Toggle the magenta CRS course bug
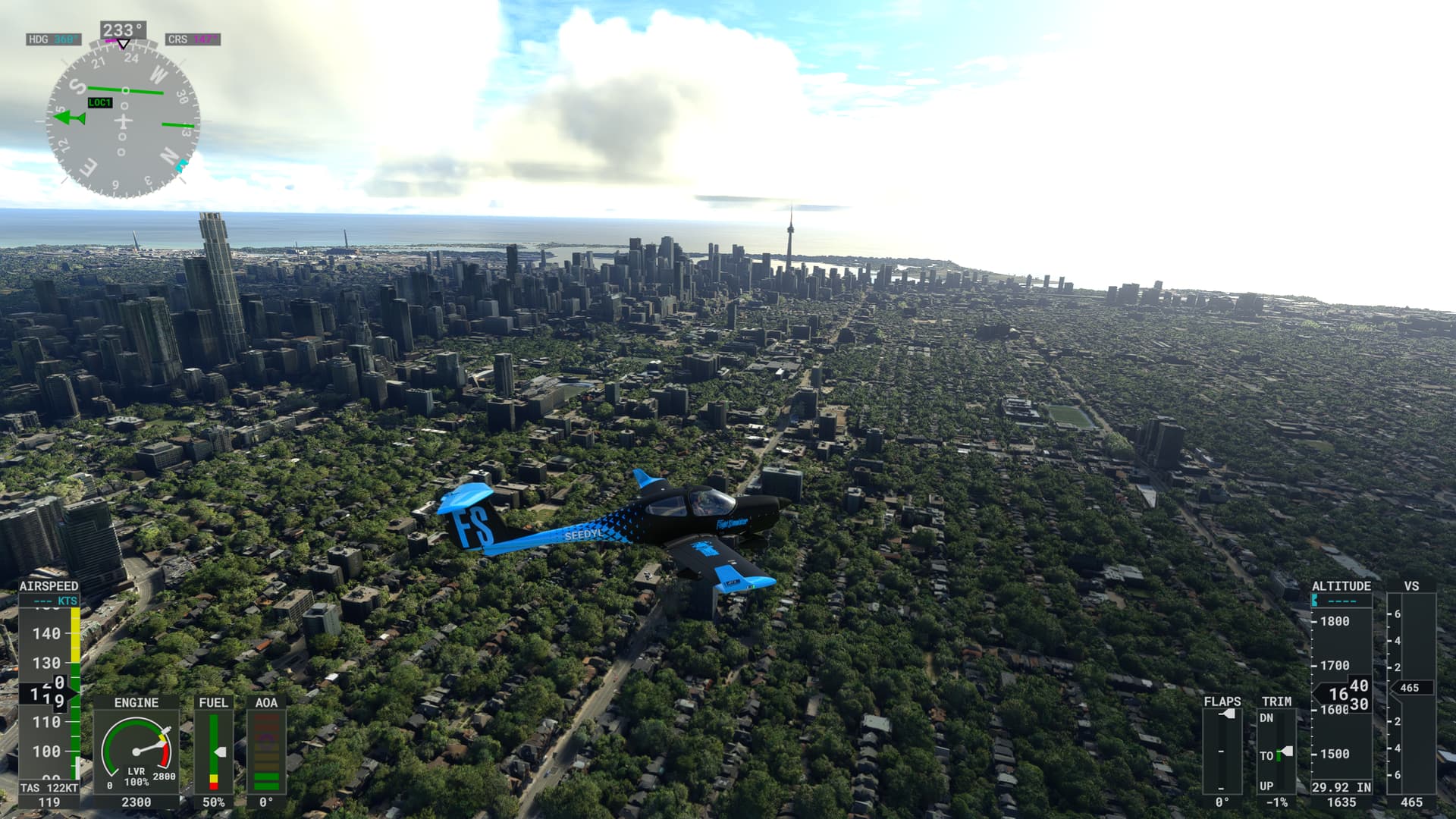This screenshot has height=819, width=1456. 111,40
